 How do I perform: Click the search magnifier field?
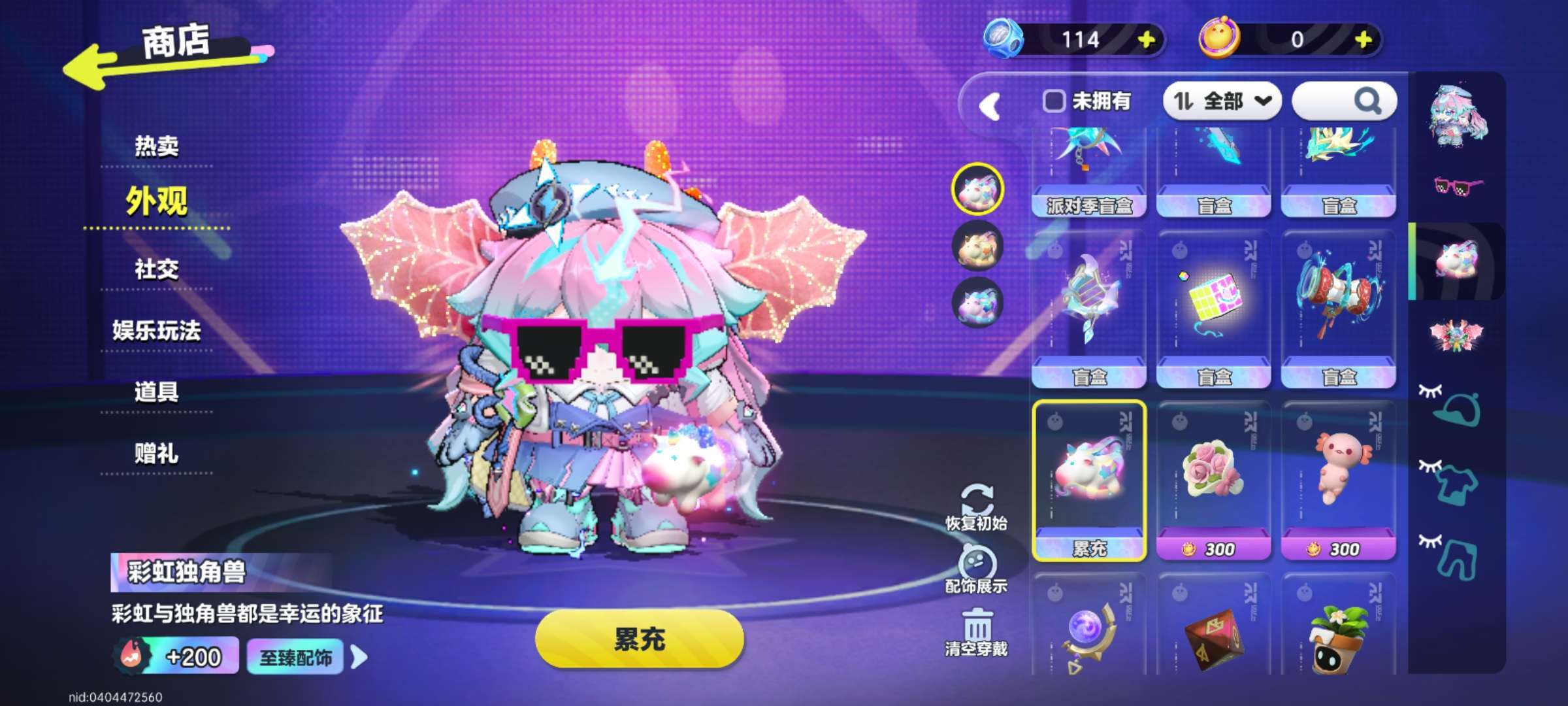click(x=1345, y=101)
